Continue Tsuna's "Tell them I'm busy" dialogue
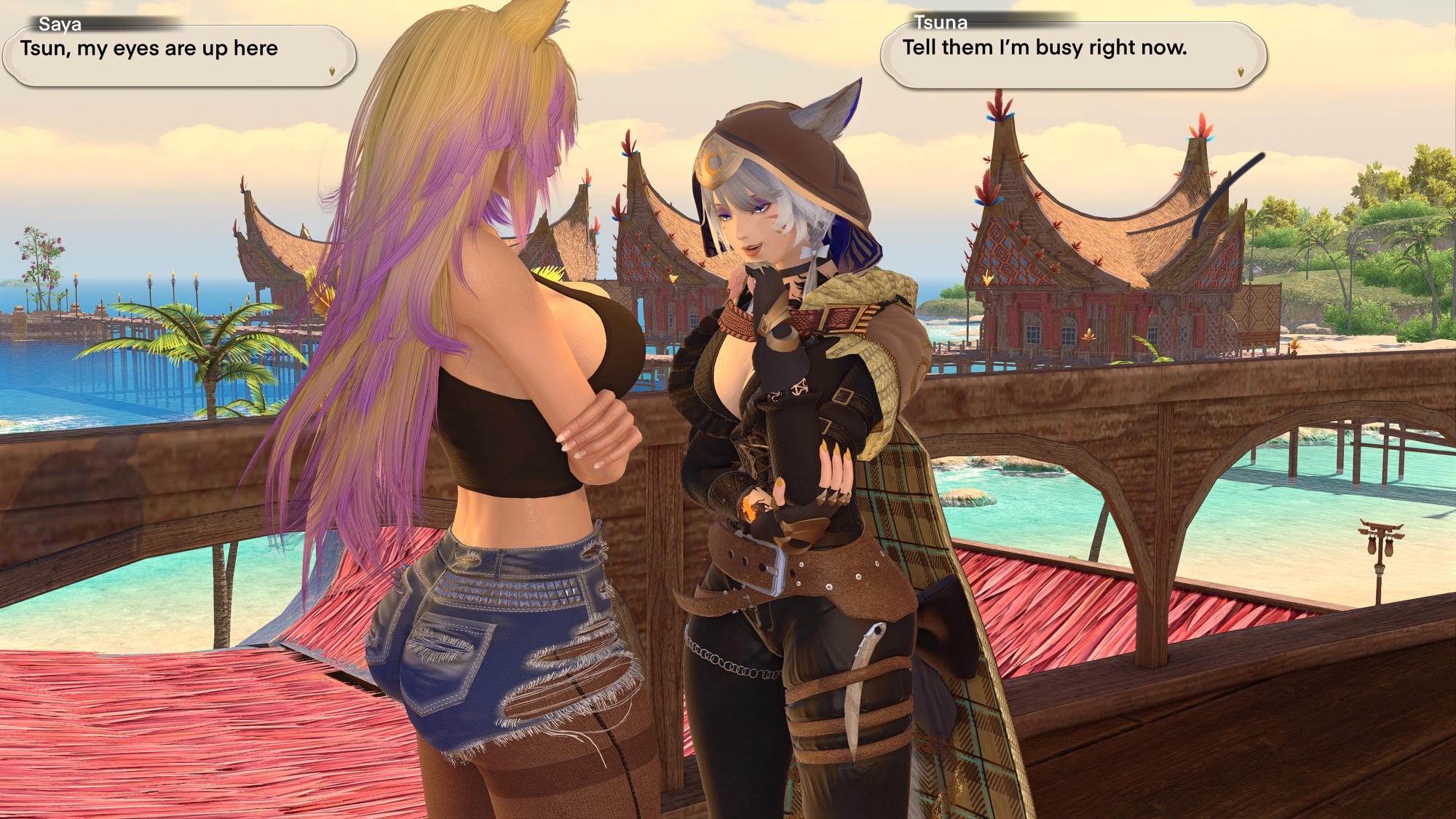The width and height of the screenshot is (1456, 819). 1241,72
